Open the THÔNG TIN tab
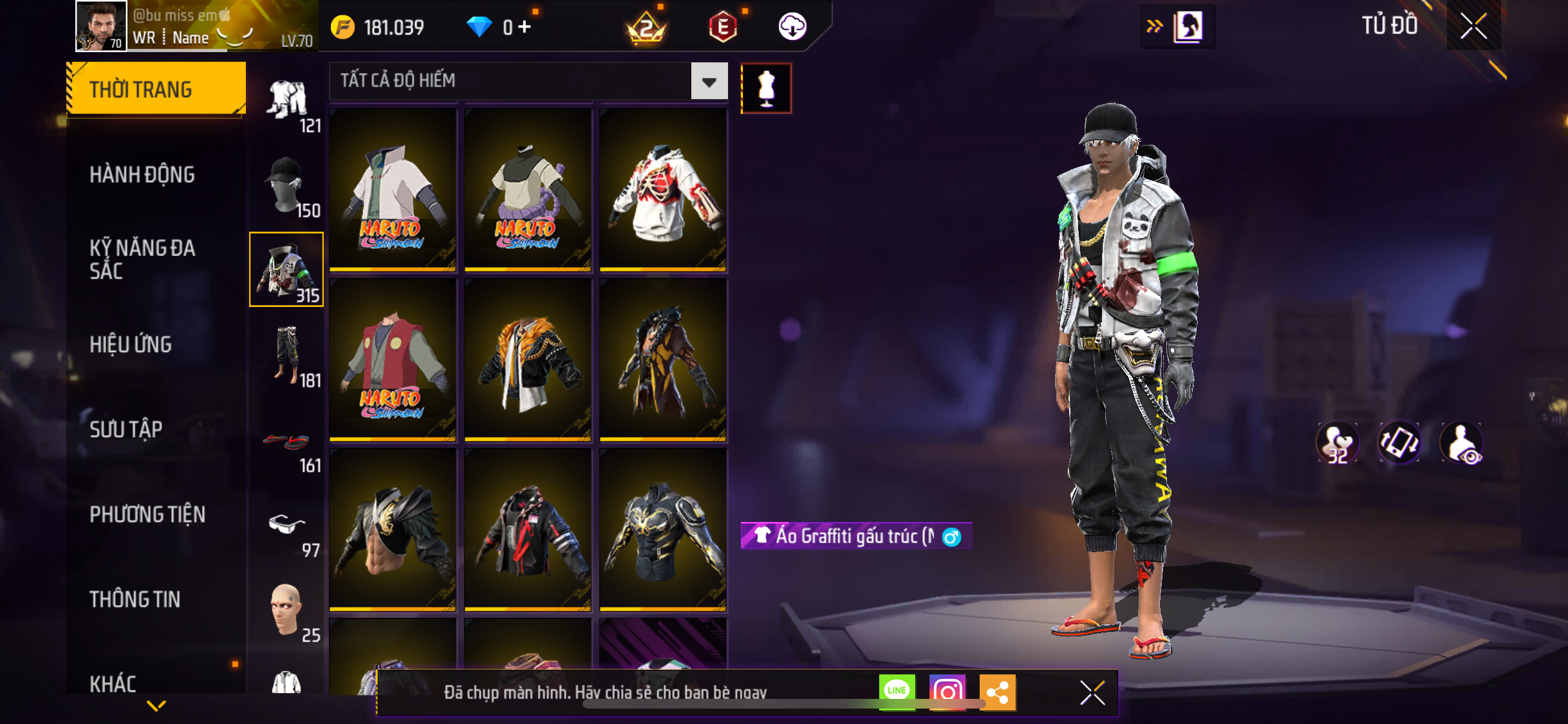This screenshot has height=724, width=1568. (135, 599)
